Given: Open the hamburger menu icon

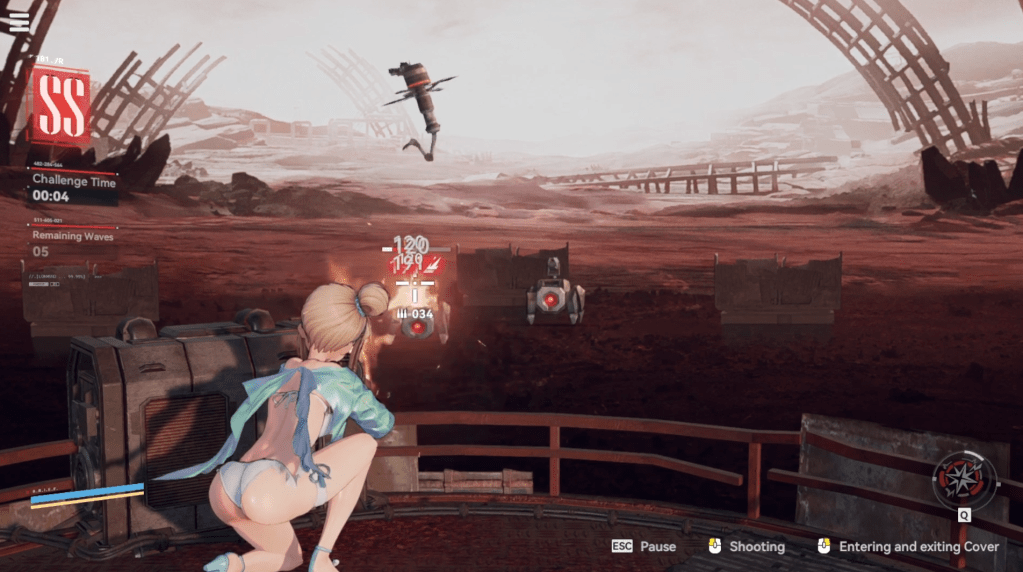Looking at the screenshot, I should pyautogui.click(x=19, y=21).
